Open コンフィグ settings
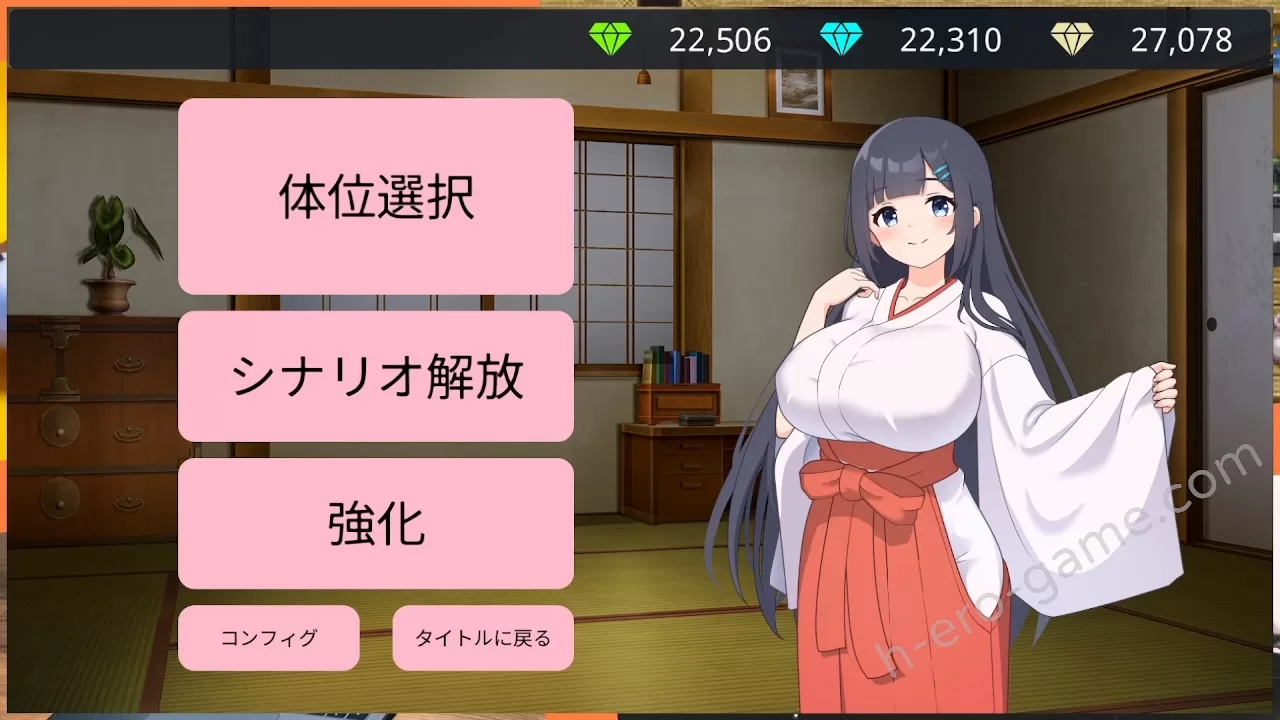The width and height of the screenshot is (1280, 720). 268,638
